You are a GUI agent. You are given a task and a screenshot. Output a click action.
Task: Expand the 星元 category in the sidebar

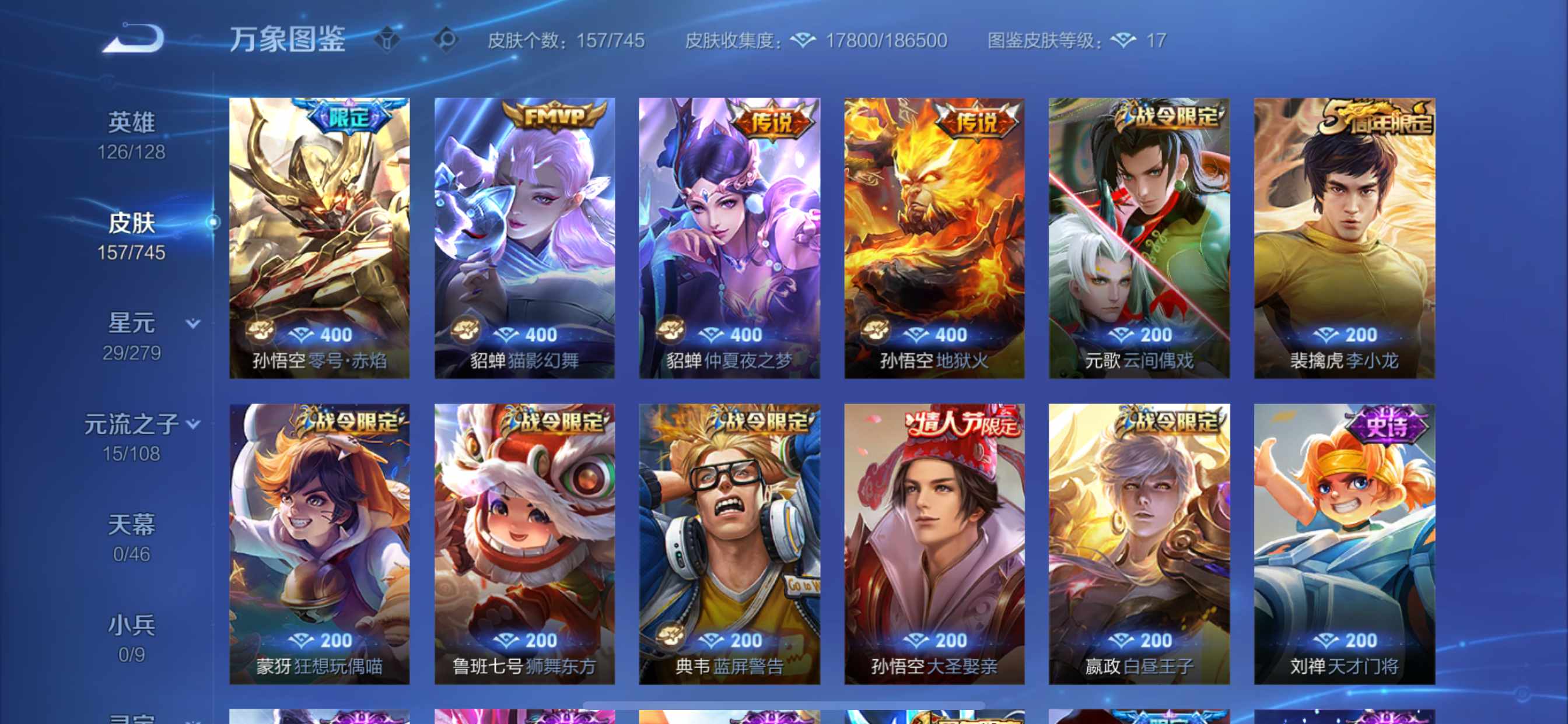[192, 324]
